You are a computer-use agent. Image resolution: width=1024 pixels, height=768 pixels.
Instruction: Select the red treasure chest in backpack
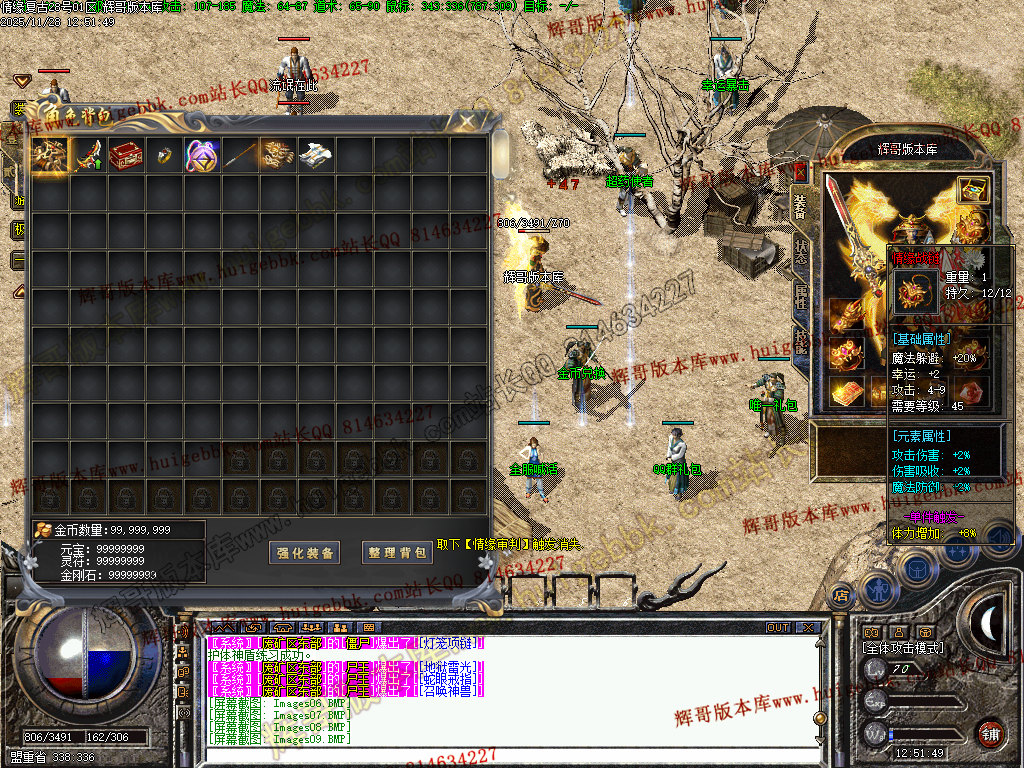(126, 155)
